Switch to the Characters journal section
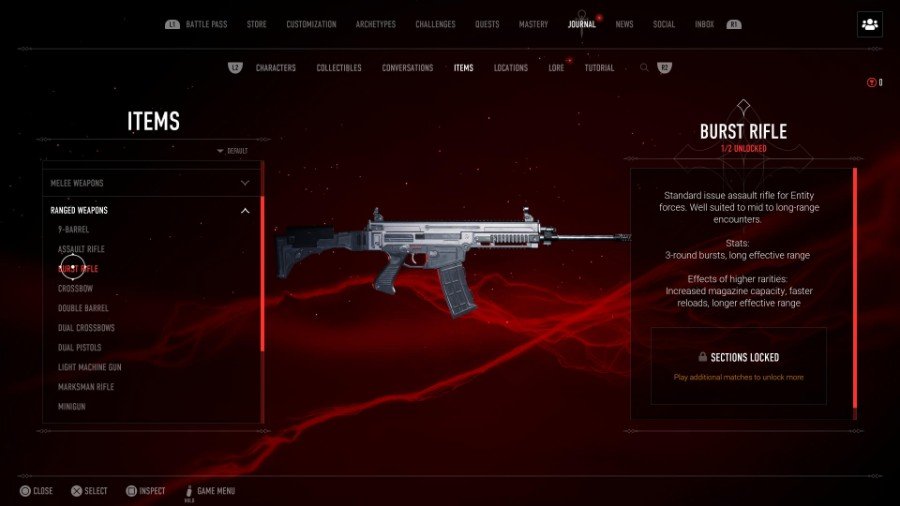Screen dimensions: 900x506 [276, 68]
